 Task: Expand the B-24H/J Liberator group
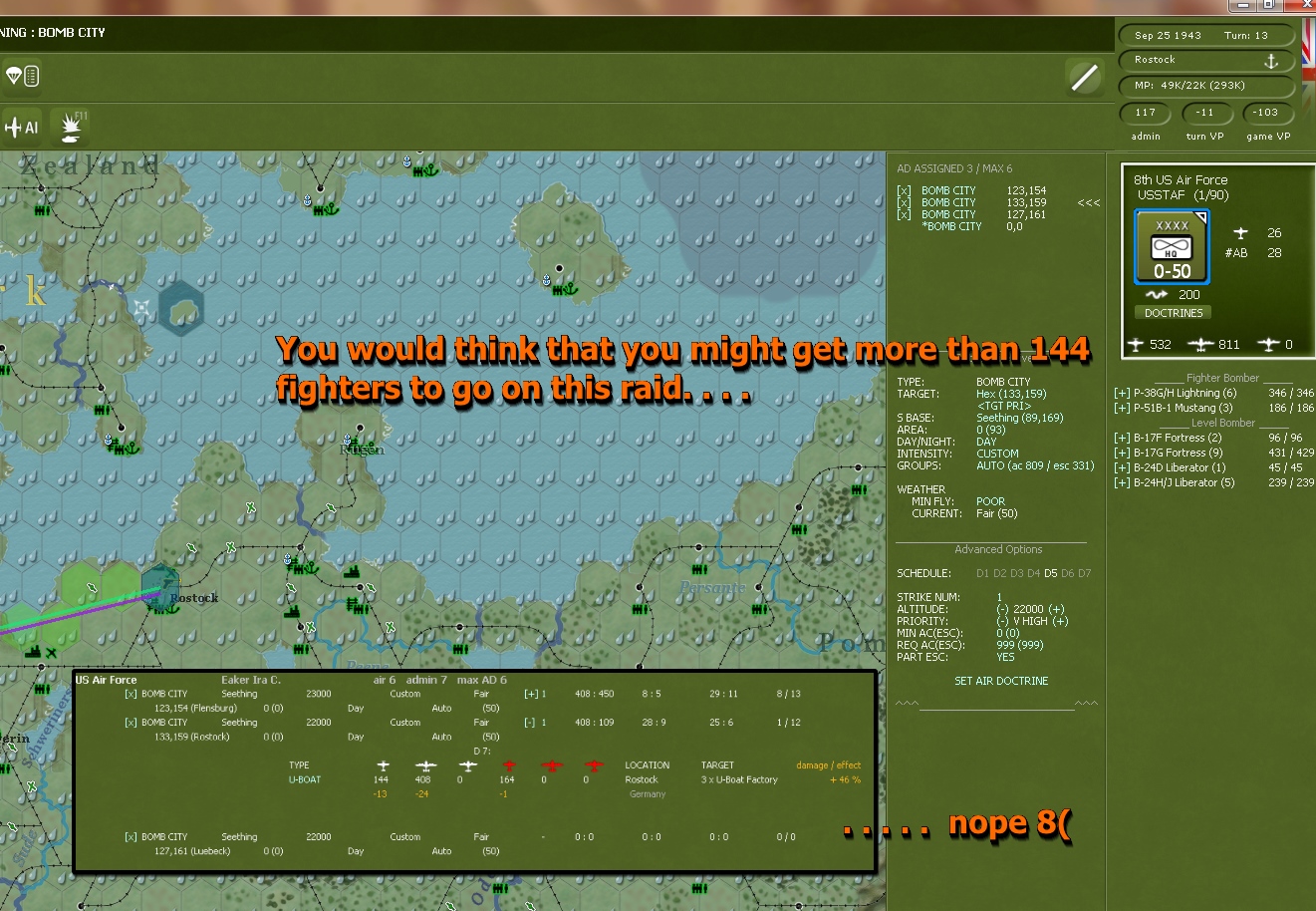click(1123, 482)
